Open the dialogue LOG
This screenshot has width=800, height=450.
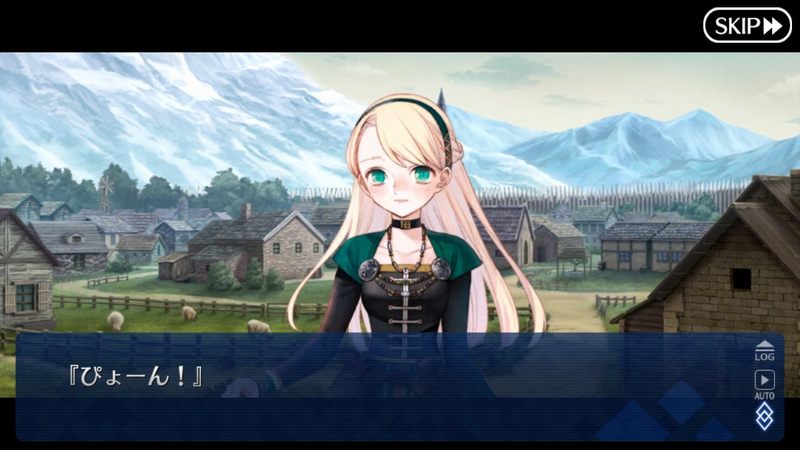click(x=764, y=349)
